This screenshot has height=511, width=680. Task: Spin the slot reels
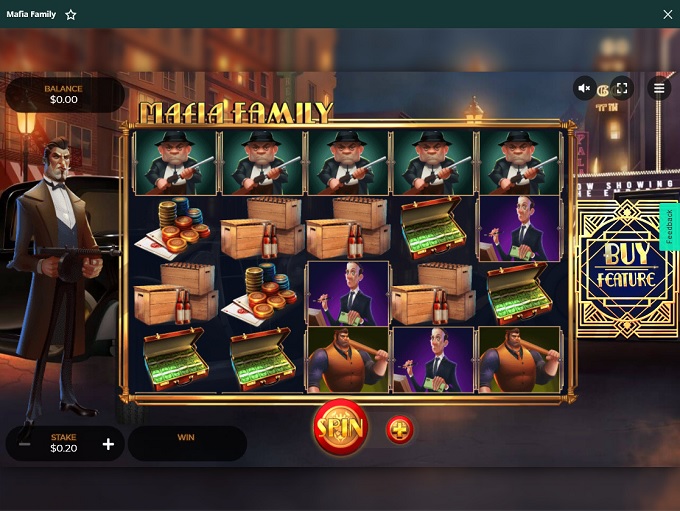340,427
